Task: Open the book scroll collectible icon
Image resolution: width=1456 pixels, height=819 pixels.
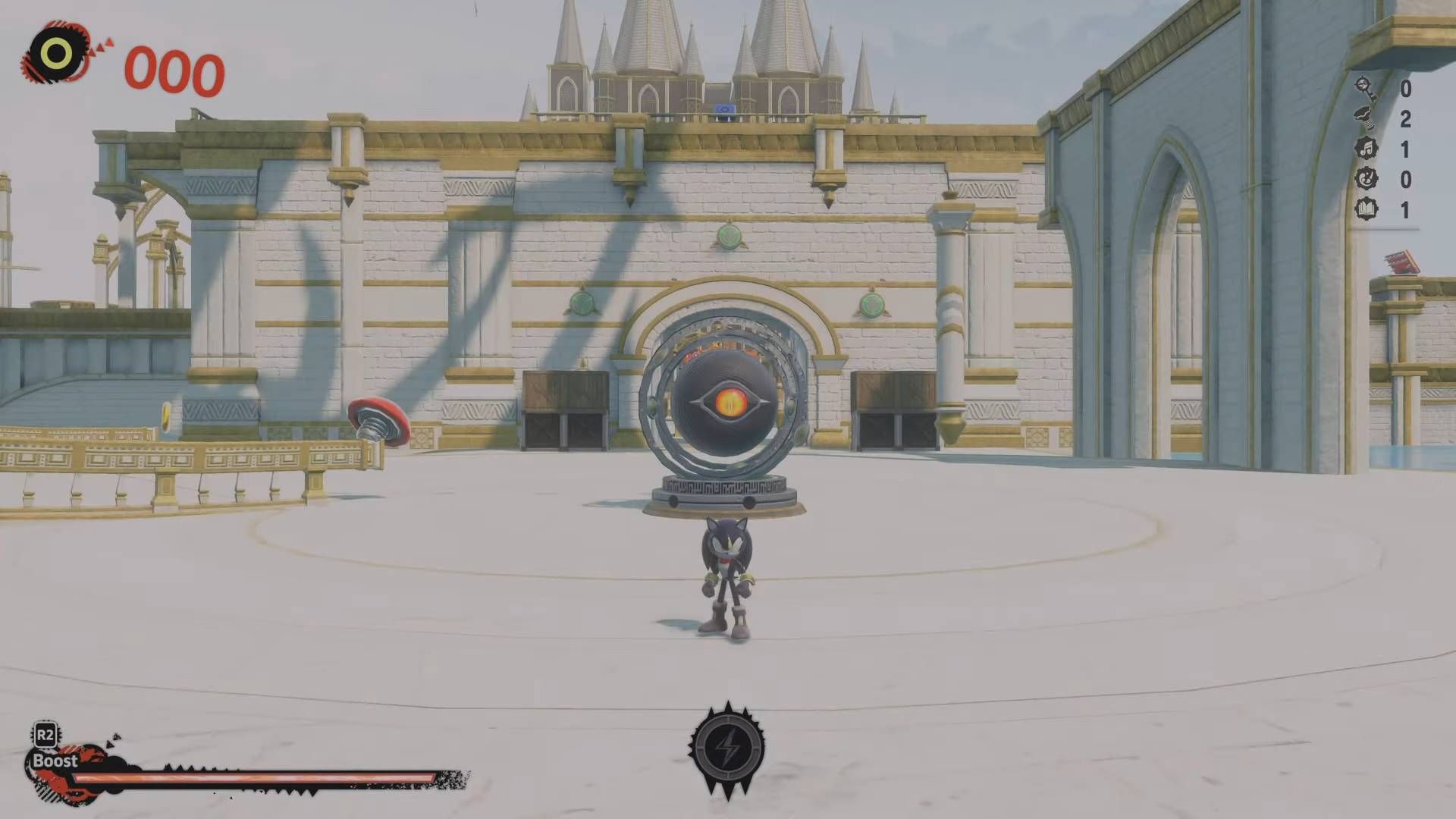Action: pyautogui.click(x=1365, y=209)
